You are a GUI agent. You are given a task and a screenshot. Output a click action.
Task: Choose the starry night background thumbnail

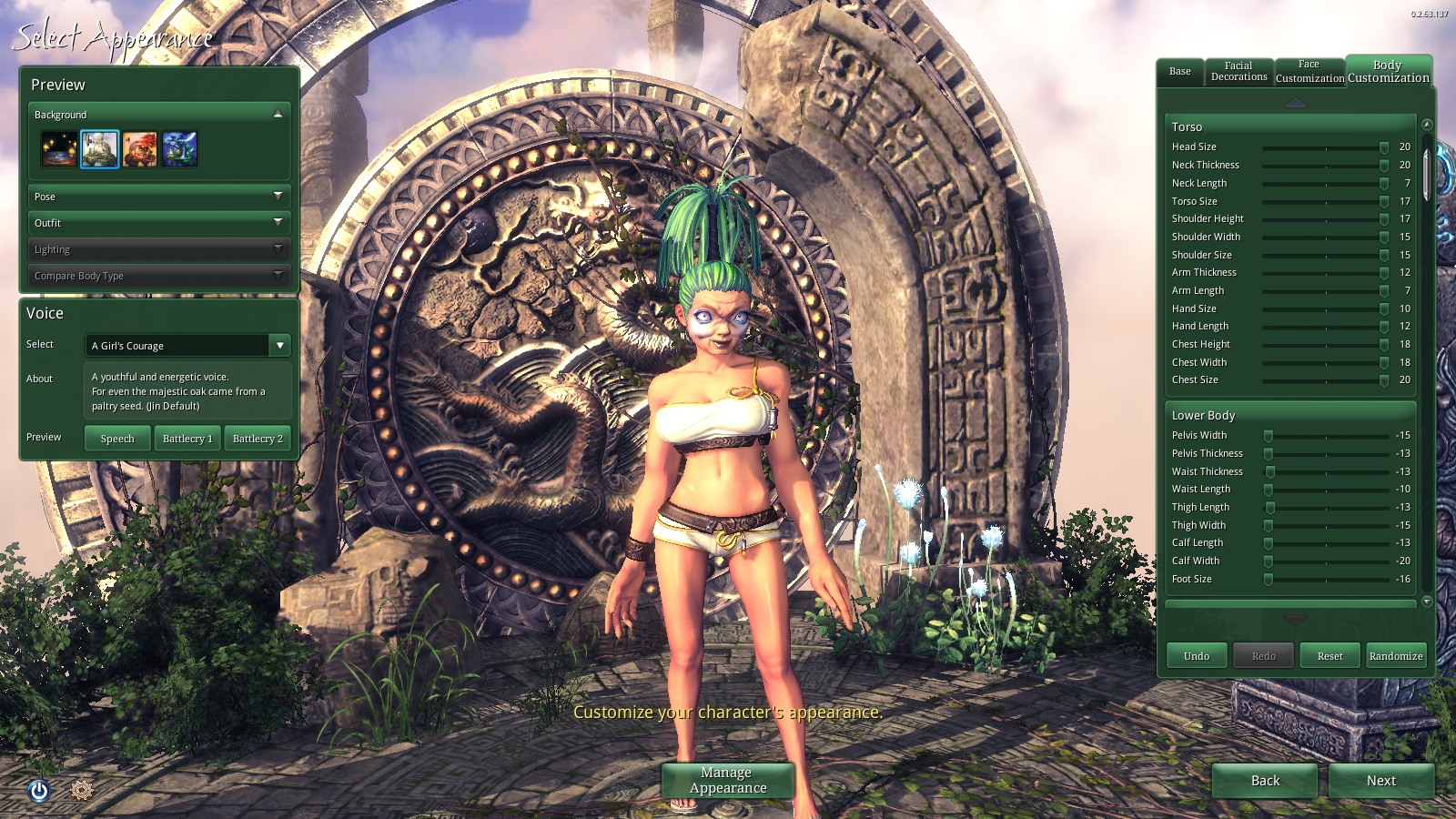(x=59, y=149)
